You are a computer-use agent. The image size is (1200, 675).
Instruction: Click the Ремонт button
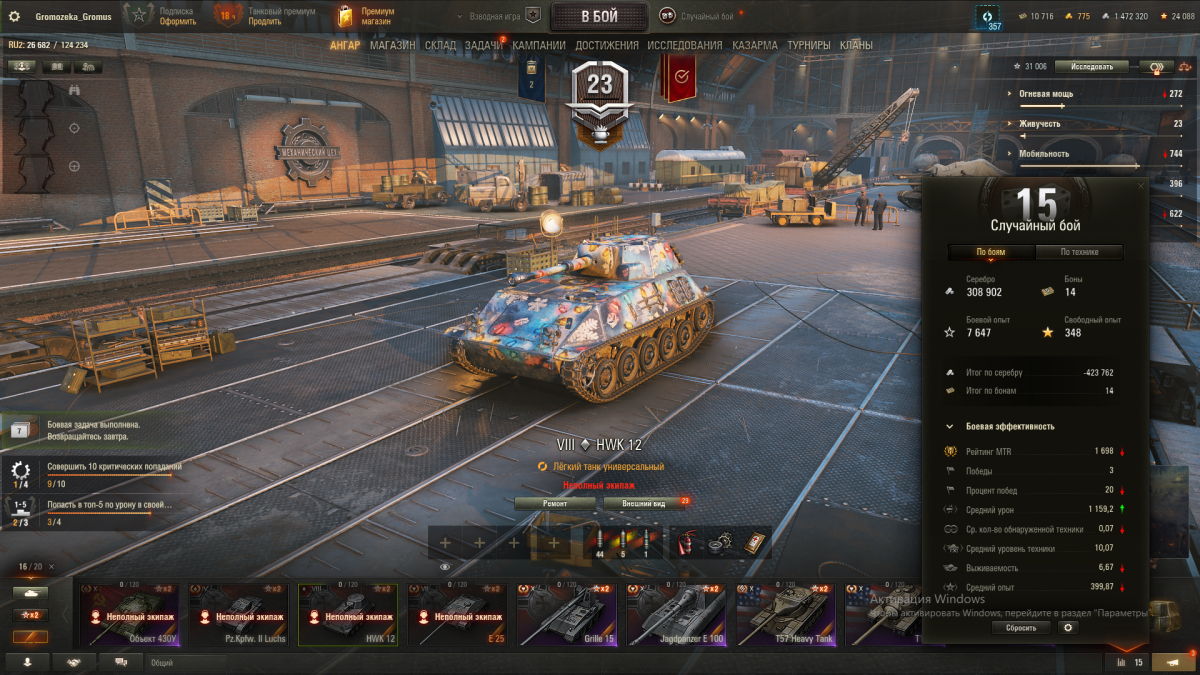point(555,504)
